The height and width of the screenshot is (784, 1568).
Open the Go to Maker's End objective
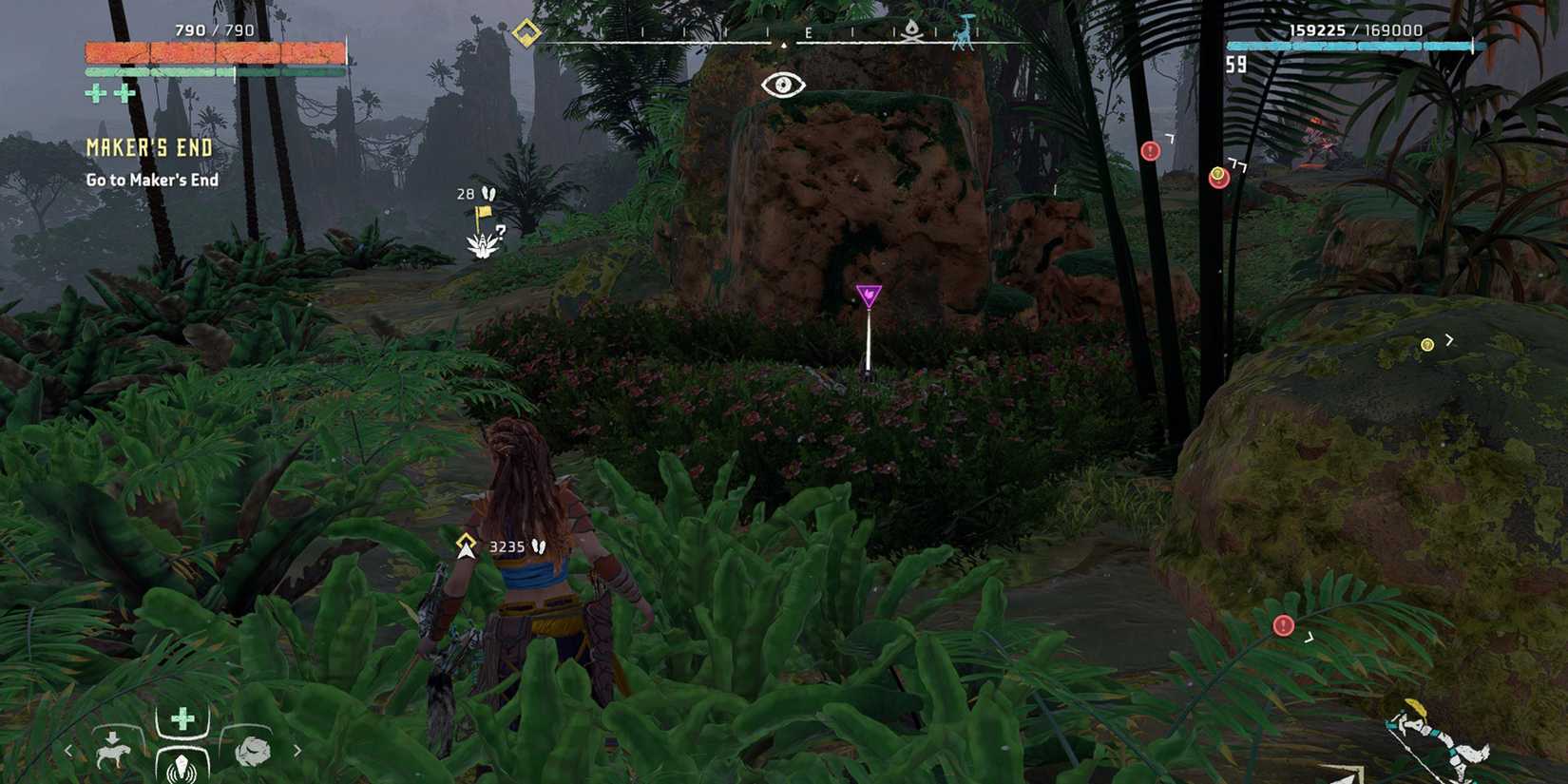[152, 179]
